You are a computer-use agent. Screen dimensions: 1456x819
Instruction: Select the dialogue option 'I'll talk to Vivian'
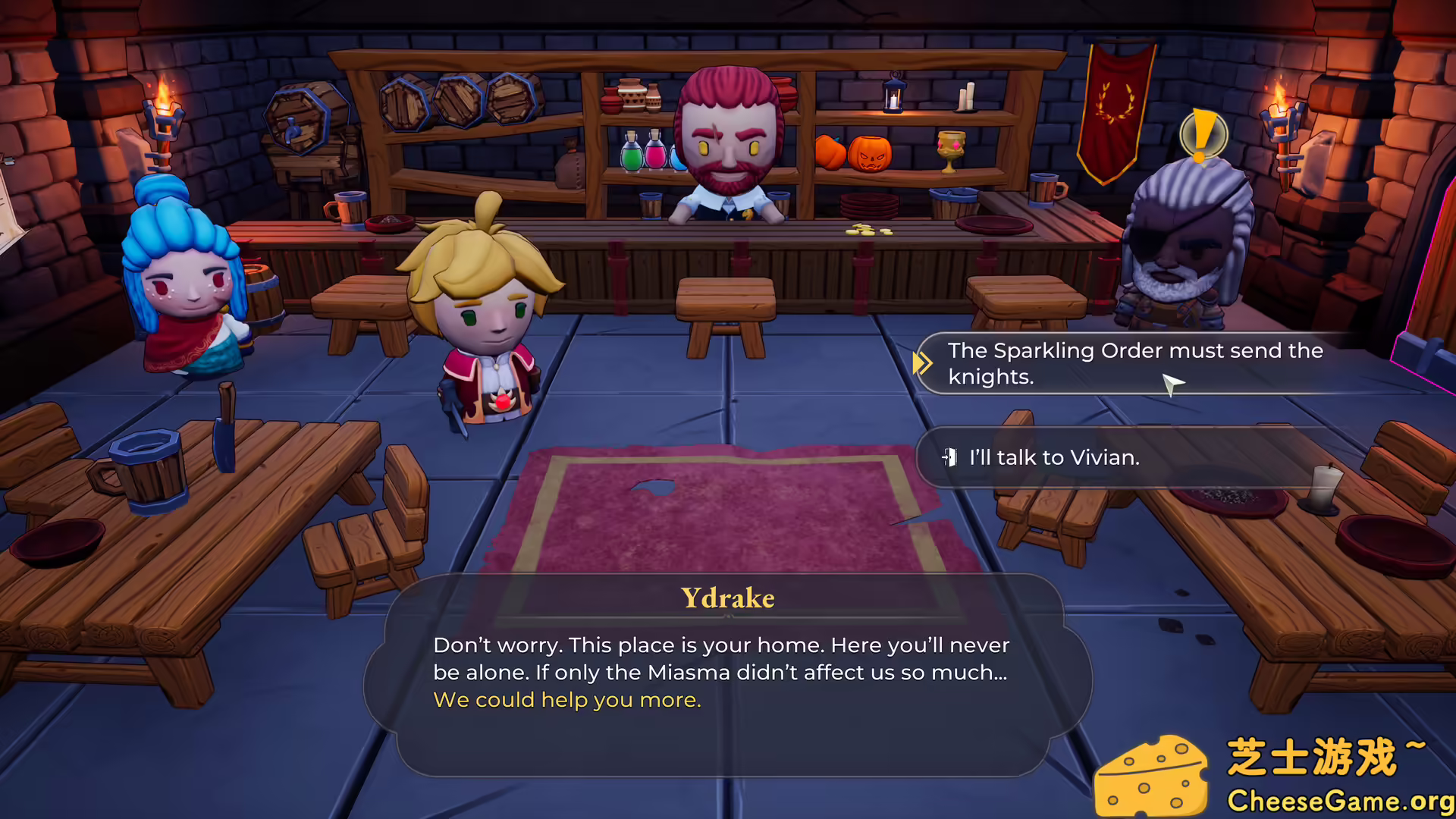coord(1054,458)
